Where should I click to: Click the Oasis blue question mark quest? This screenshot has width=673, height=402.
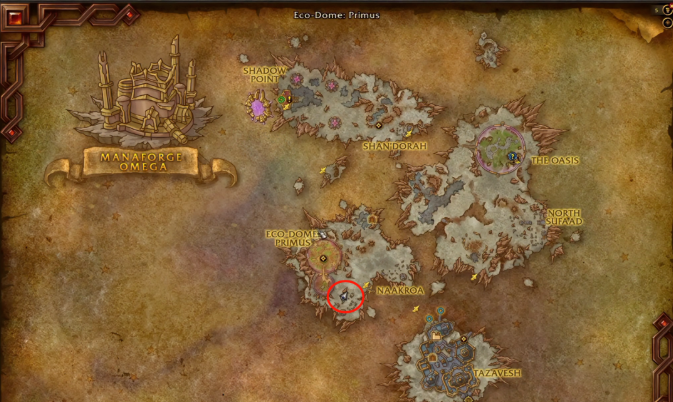tap(513, 157)
